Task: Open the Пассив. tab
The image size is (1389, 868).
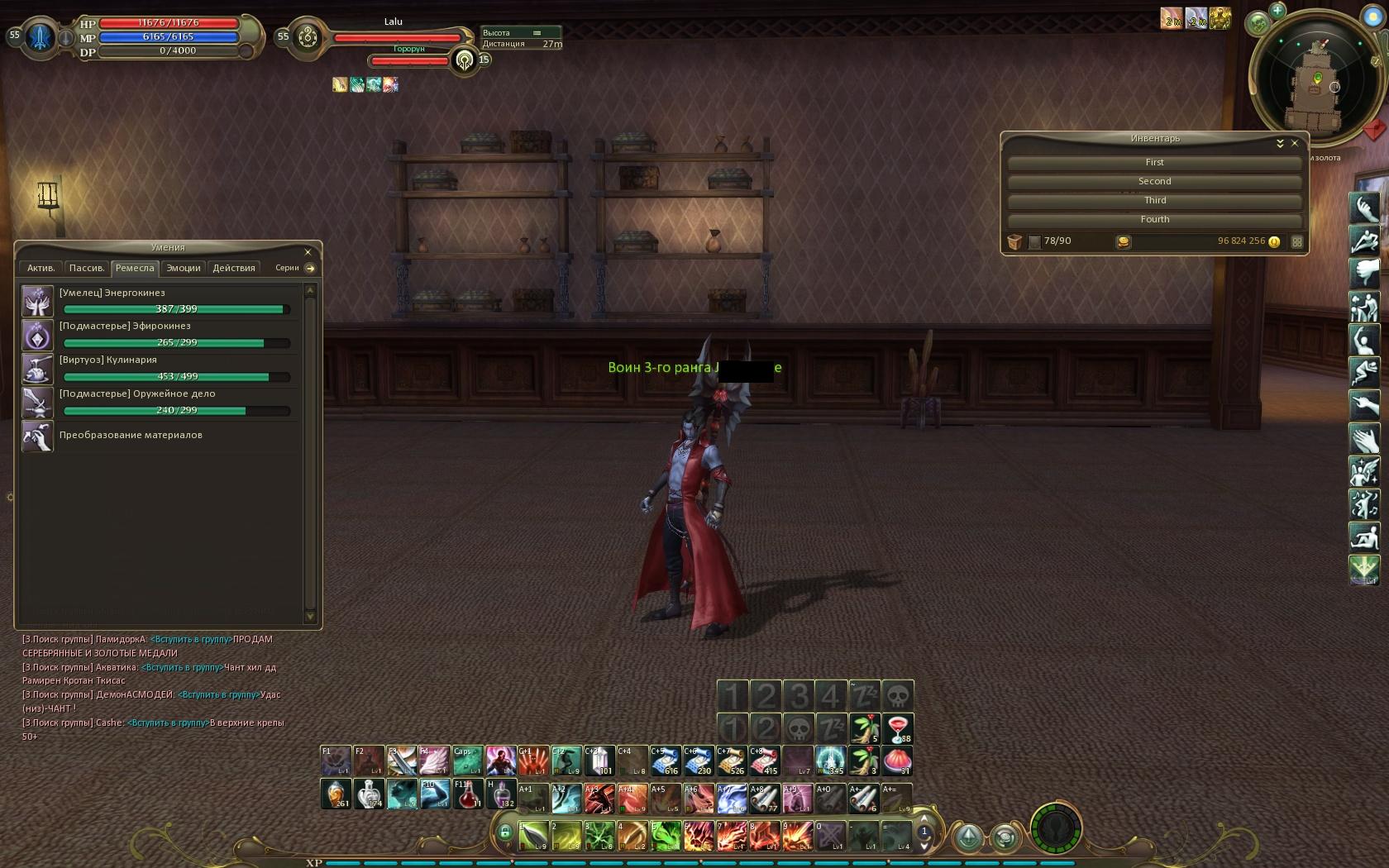Action: coord(87,268)
